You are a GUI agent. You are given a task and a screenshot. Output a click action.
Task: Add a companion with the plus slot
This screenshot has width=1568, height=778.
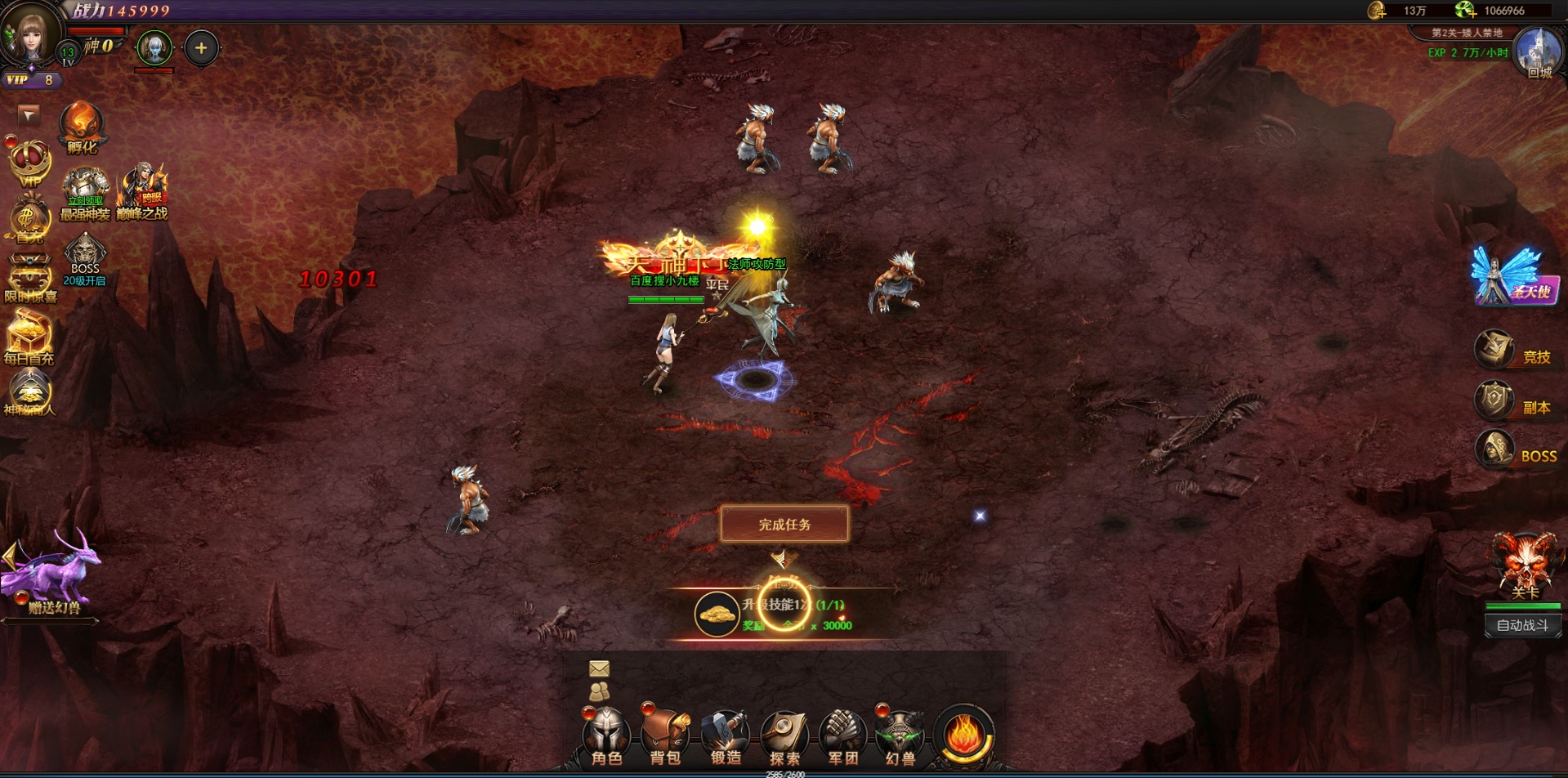click(x=201, y=48)
